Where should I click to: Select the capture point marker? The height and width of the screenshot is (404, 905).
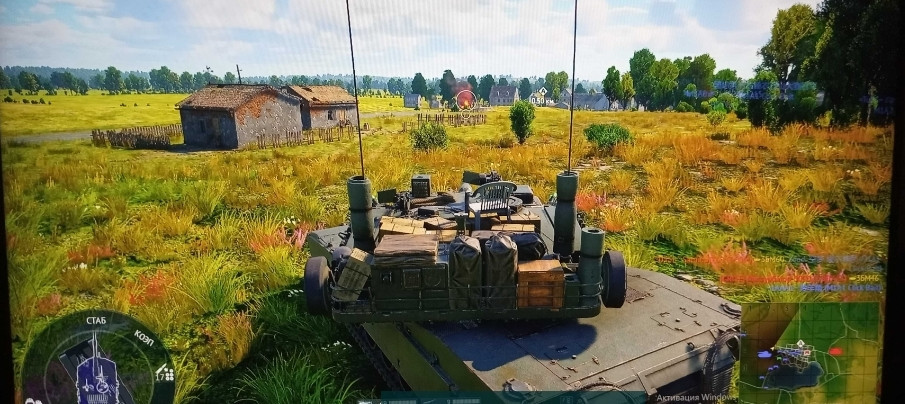pos(465,98)
